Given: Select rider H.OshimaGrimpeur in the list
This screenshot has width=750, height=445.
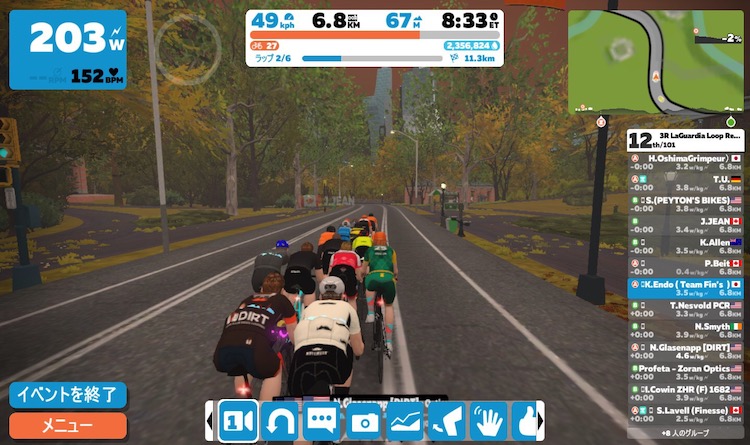Looking at the screenshot, I should pyautogui.click(x=685, y=163).
